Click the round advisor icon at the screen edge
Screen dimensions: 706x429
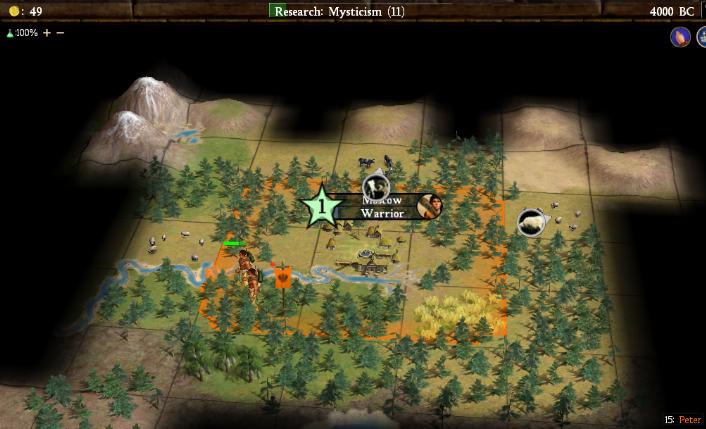point(701,37)
